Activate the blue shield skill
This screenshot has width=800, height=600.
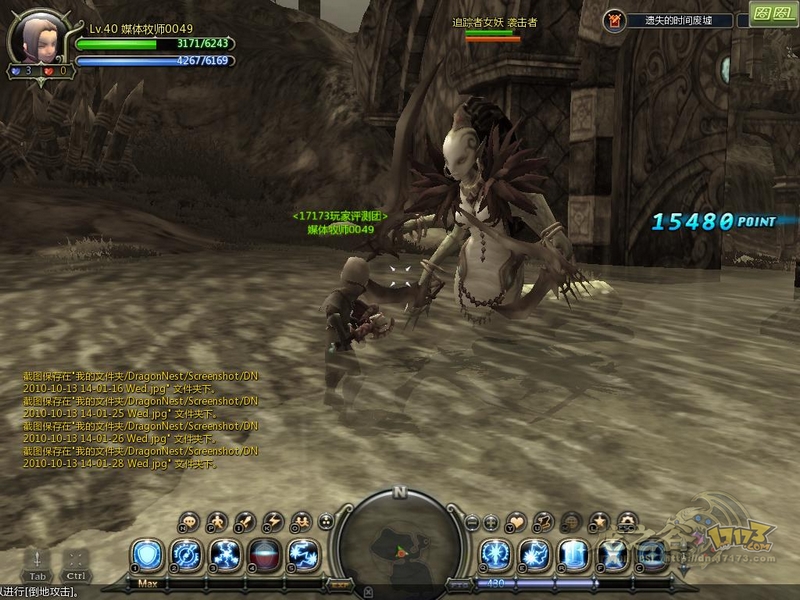148,555
